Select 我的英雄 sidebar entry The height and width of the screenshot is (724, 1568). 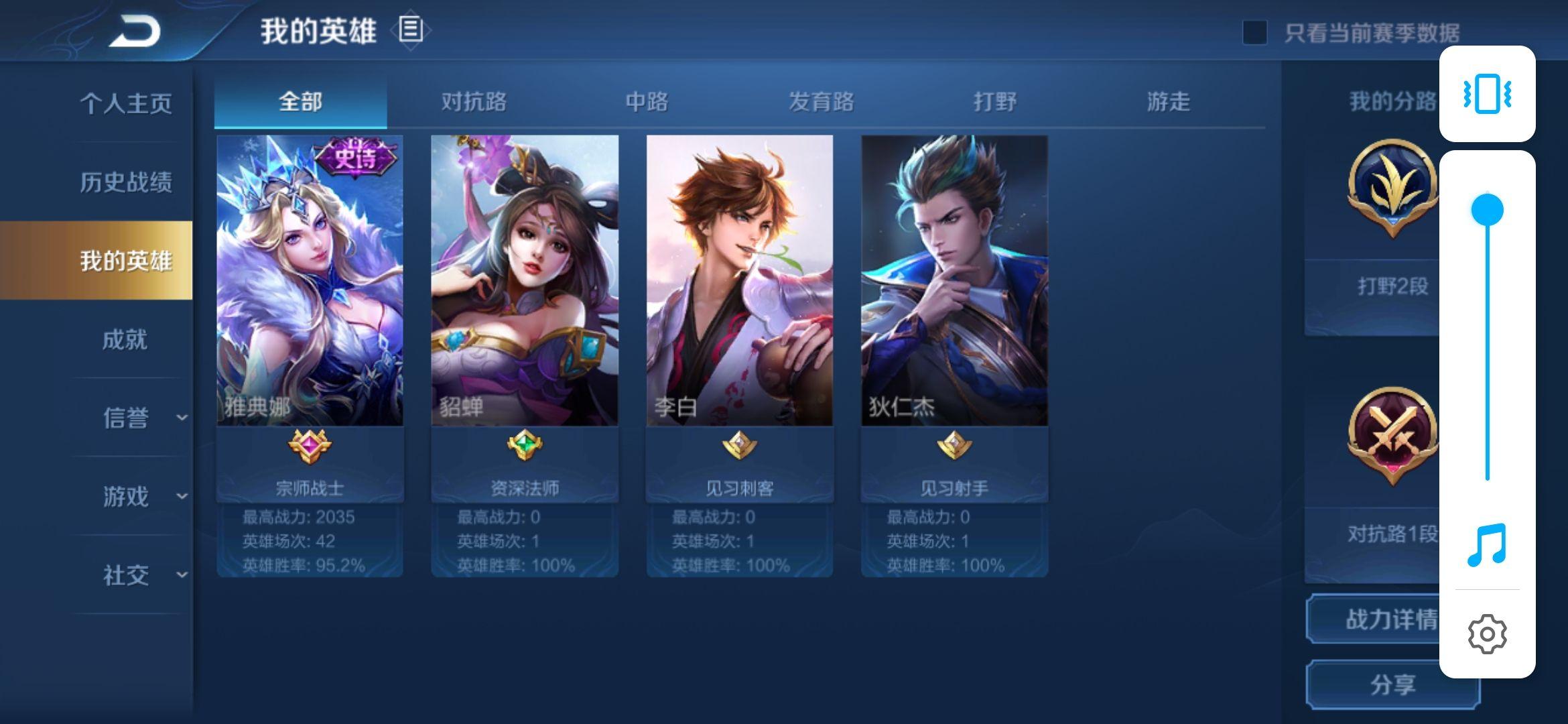(x=126, y=260)
